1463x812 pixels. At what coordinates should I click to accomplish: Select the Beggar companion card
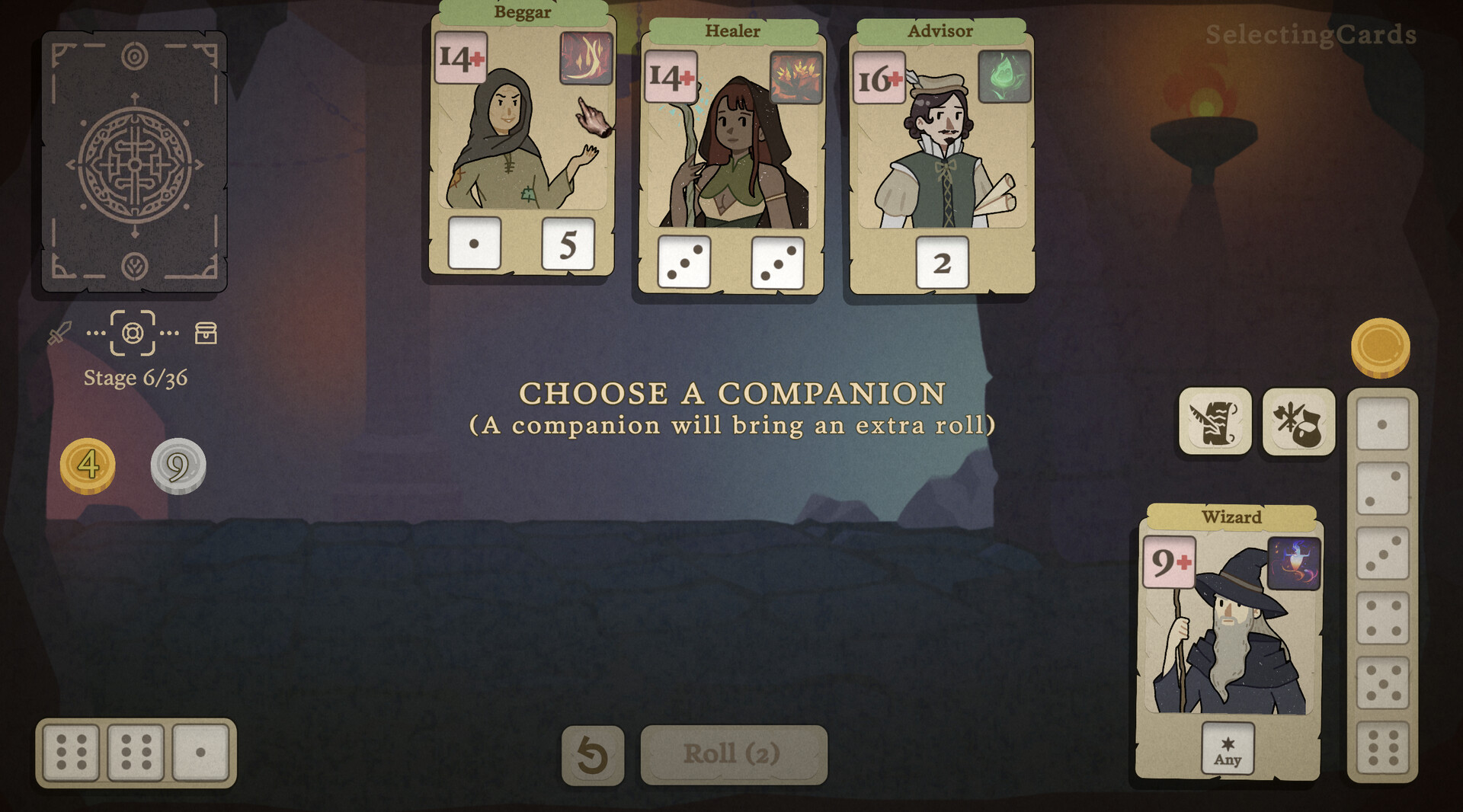click(520, 145)
